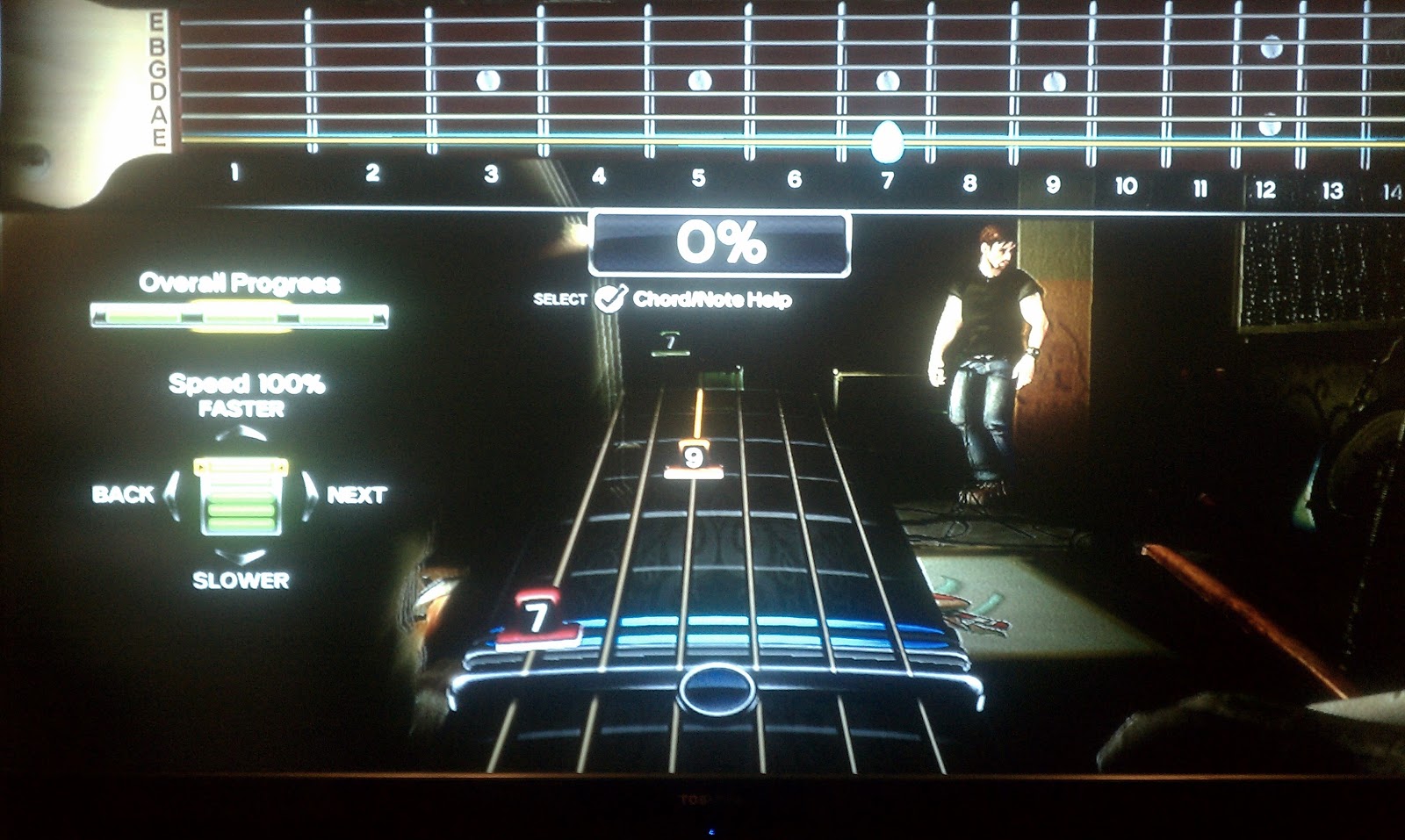Image resolution: width=1405 pixels, height=840 pixels.
Task: Toggle the SELECT assist option
Action: (x=559, y=299)
